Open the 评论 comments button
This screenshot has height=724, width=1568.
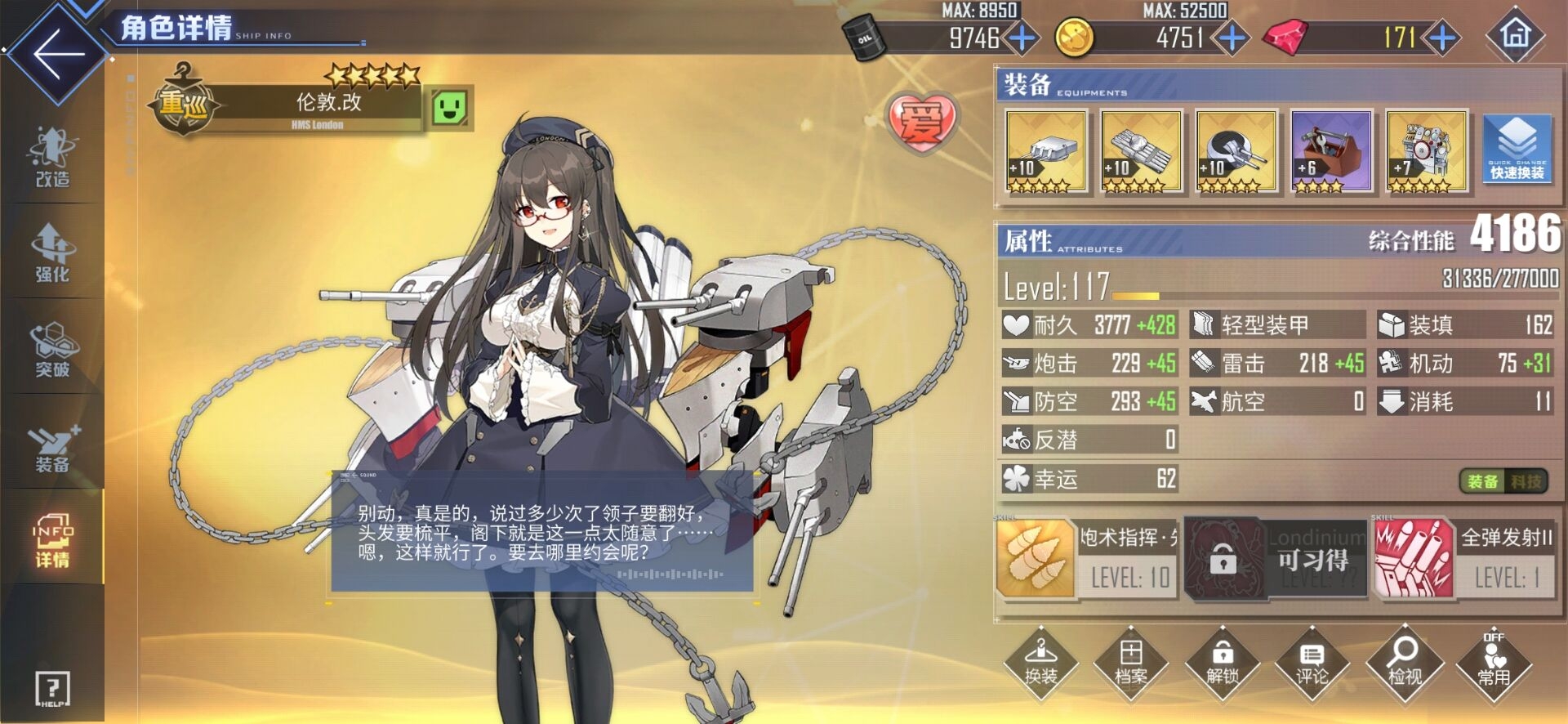click(x=1312, y=661)
